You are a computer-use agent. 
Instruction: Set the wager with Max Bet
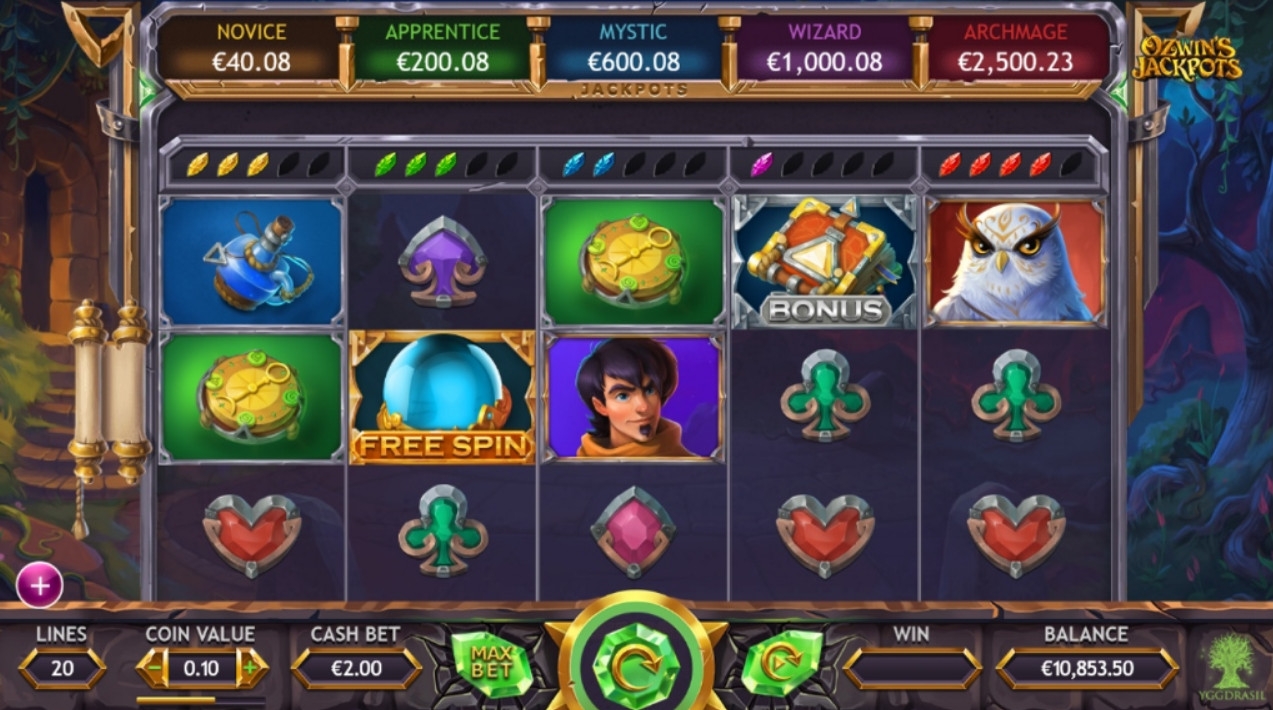pos(489,663)
